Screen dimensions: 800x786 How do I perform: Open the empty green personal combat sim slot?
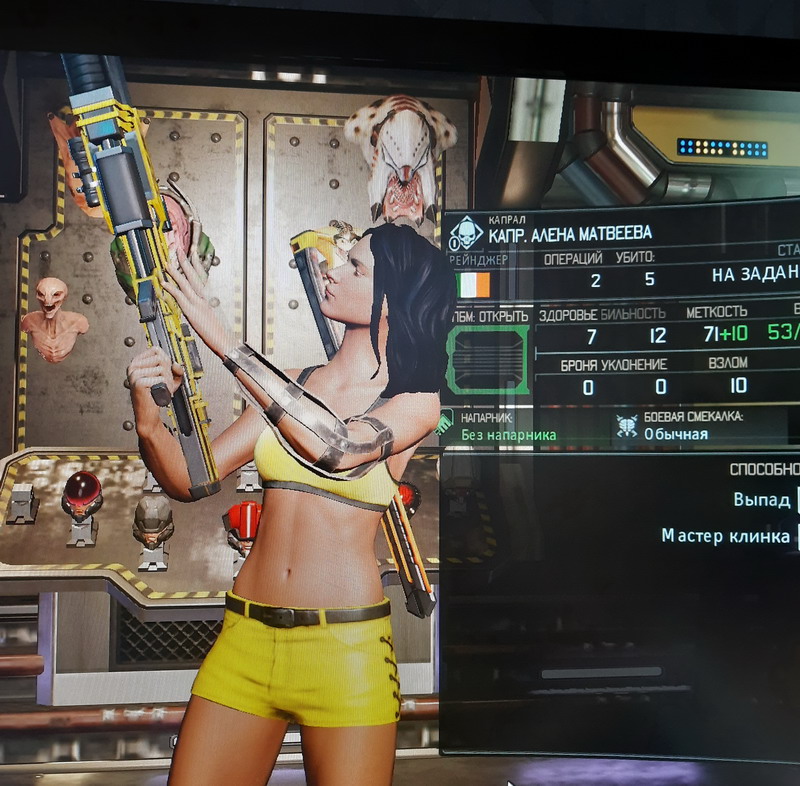490,359
